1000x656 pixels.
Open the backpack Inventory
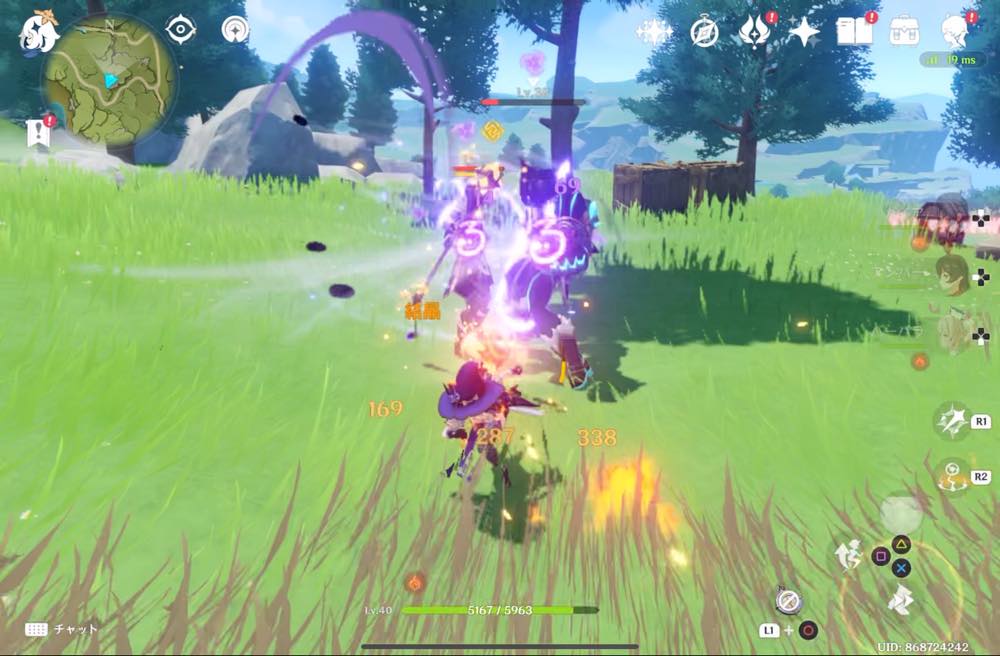click(x=905, y=32)
